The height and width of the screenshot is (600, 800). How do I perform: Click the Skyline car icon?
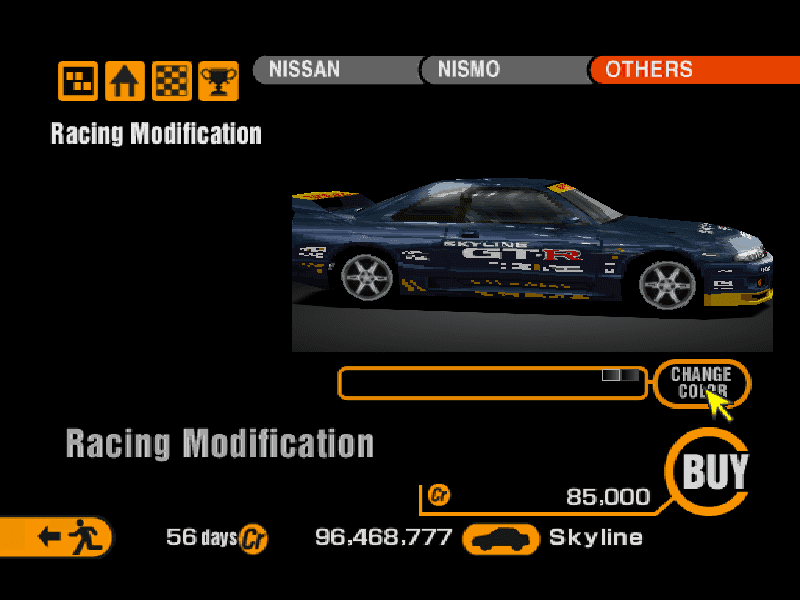(x=503, y=539)
